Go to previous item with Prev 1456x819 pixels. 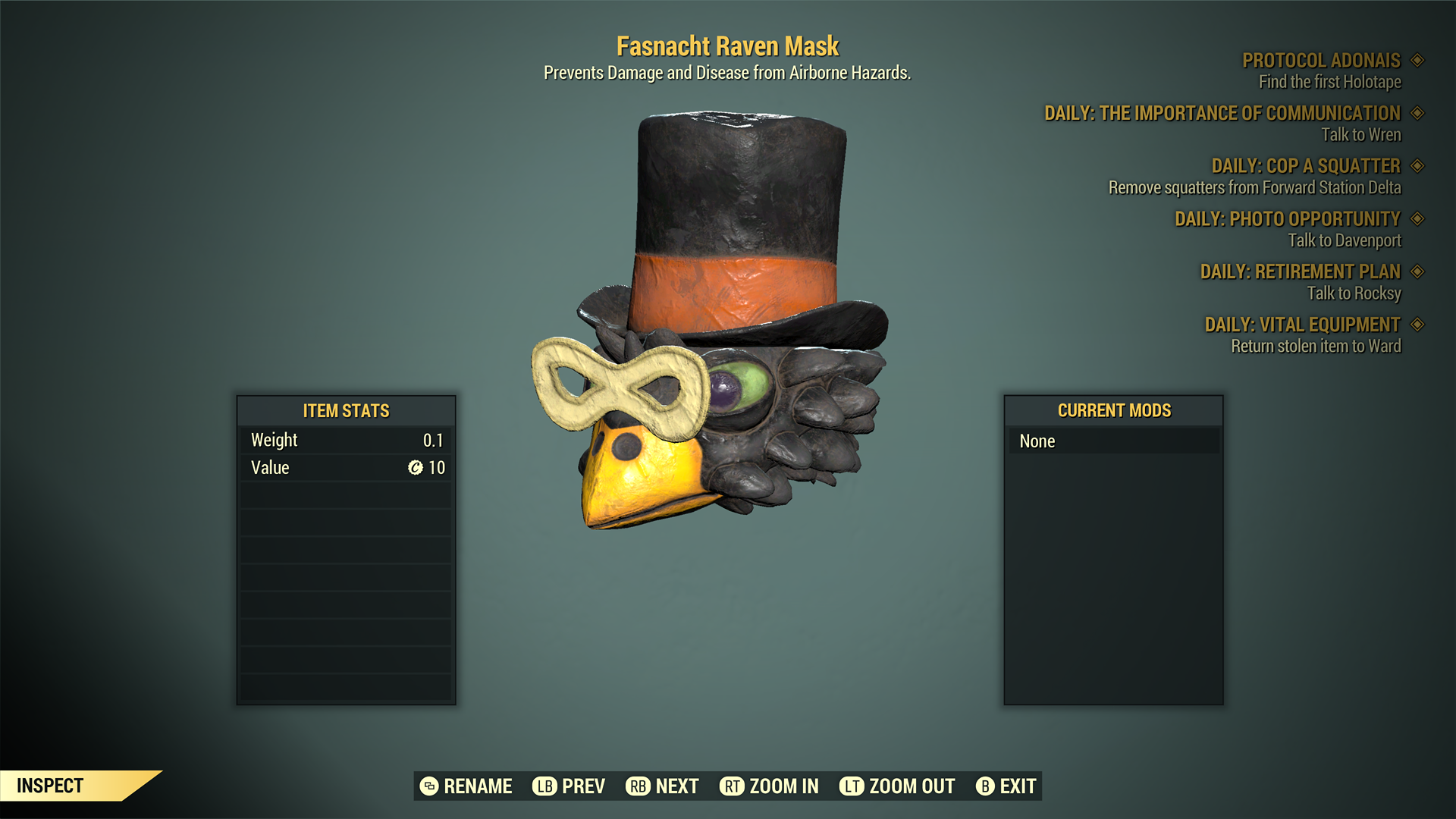tap(569, 786)
